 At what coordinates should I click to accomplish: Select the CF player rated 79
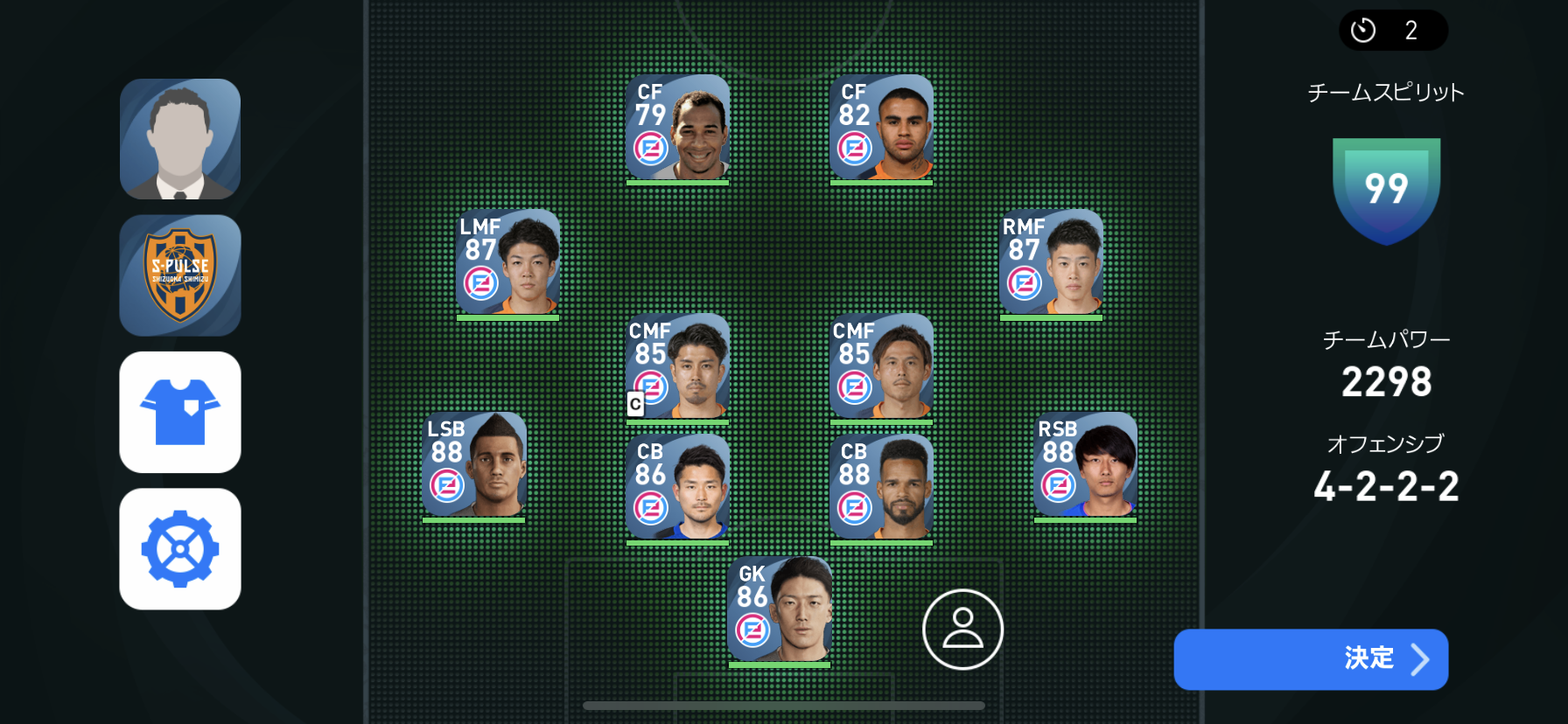[x=678, y=128]
